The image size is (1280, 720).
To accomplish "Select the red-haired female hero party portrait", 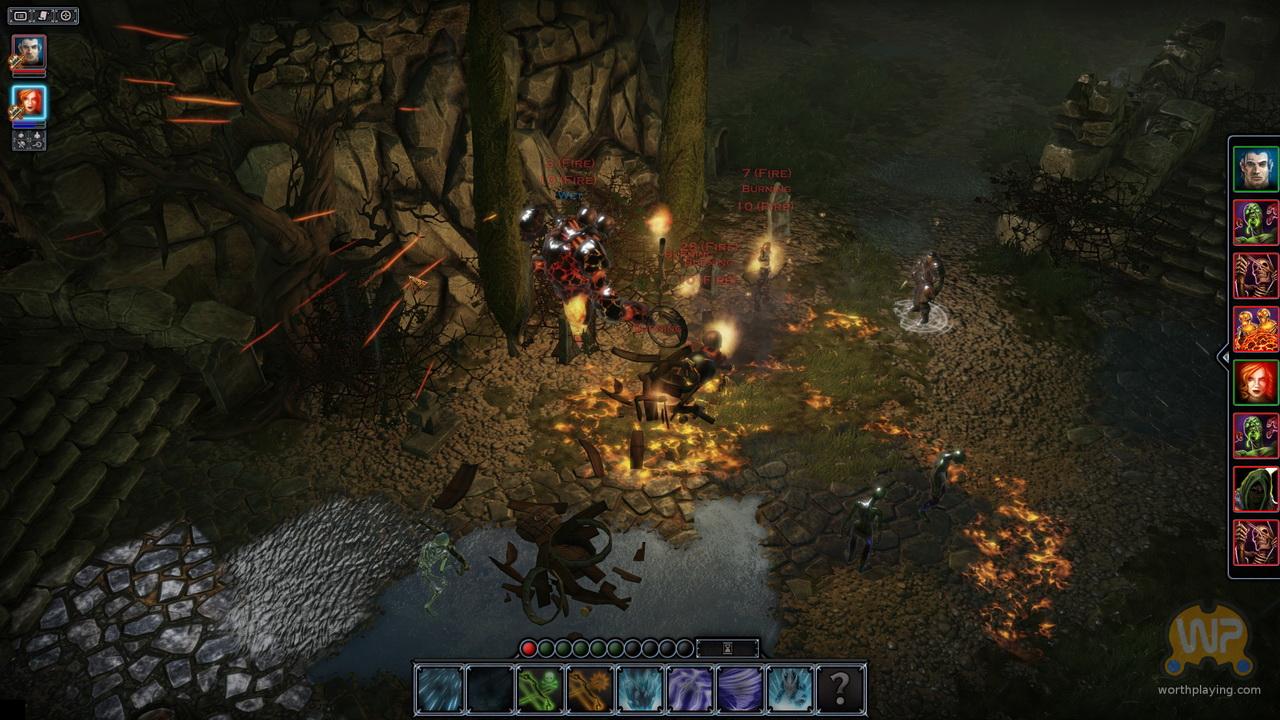I will (x=29, y=103).
